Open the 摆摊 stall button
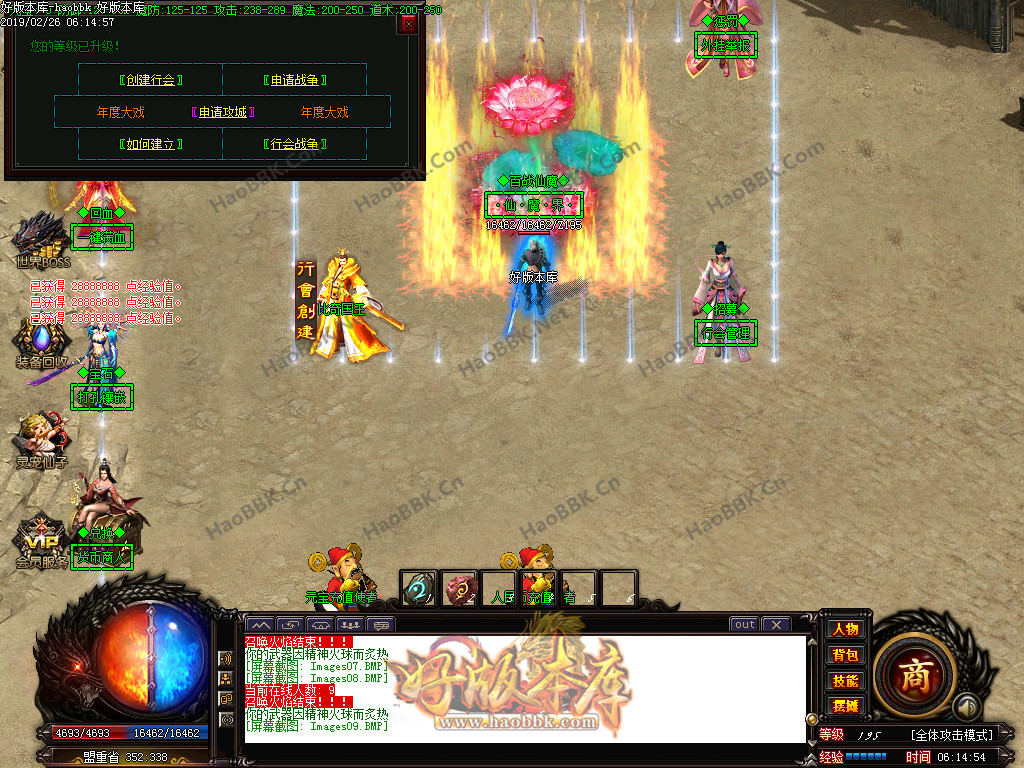The width and height of the screenshot is (1024, 768). click(x=845, y=706)
